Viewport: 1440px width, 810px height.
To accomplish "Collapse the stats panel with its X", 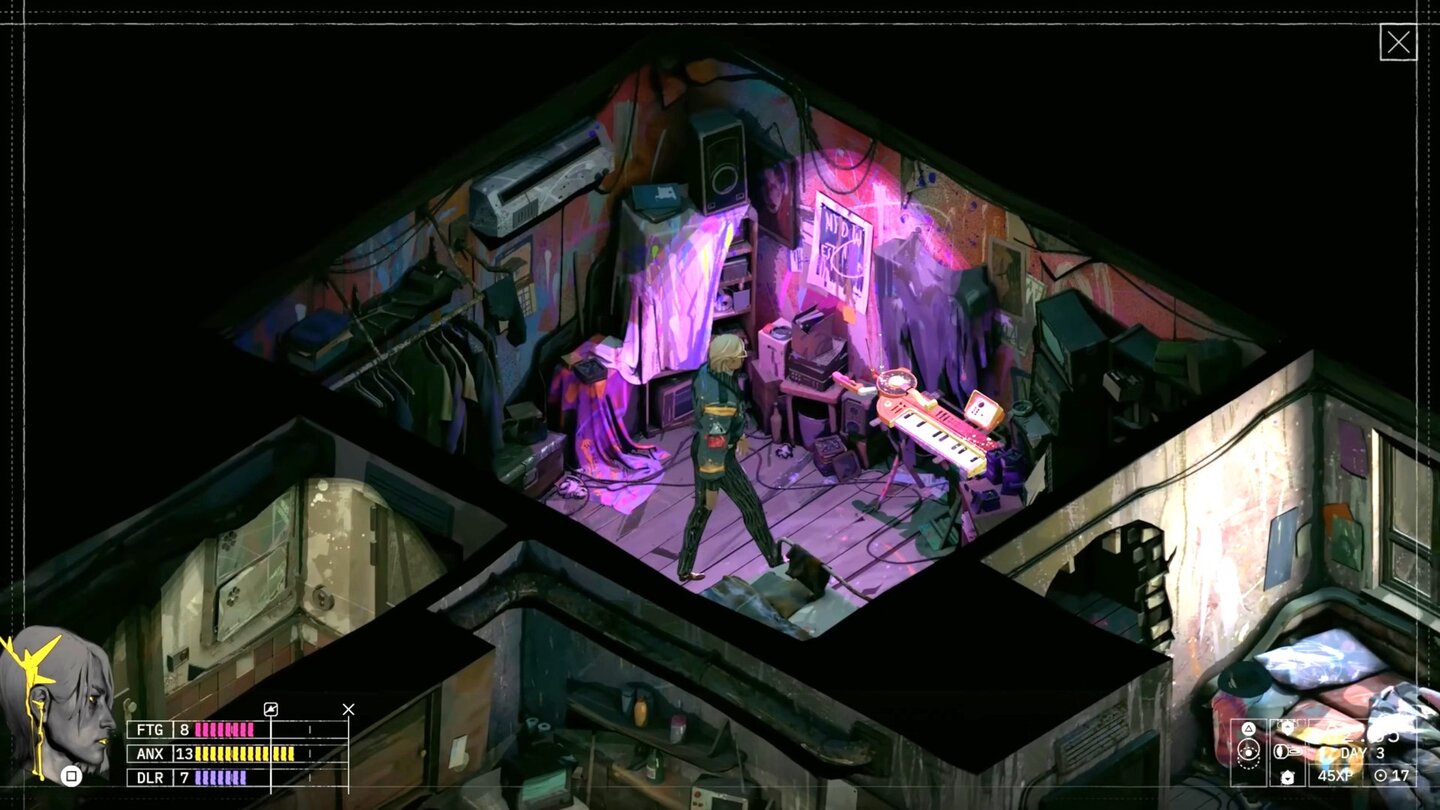I will tap(349, 709).
